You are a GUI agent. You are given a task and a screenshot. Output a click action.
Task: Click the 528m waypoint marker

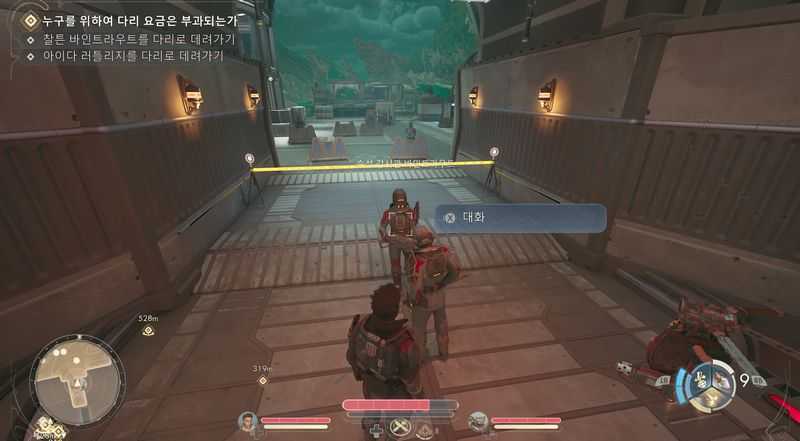click(148, 330)
